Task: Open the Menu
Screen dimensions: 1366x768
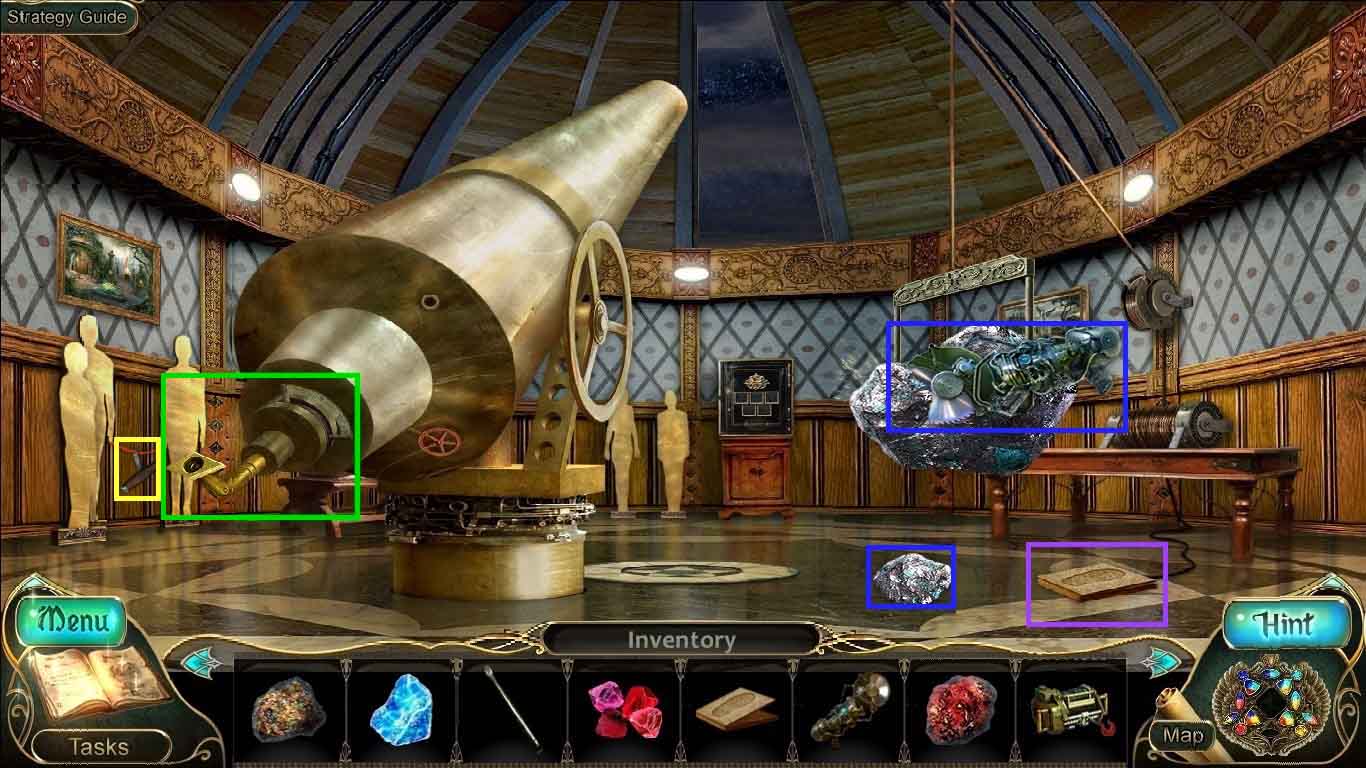Action: (70, 621)
